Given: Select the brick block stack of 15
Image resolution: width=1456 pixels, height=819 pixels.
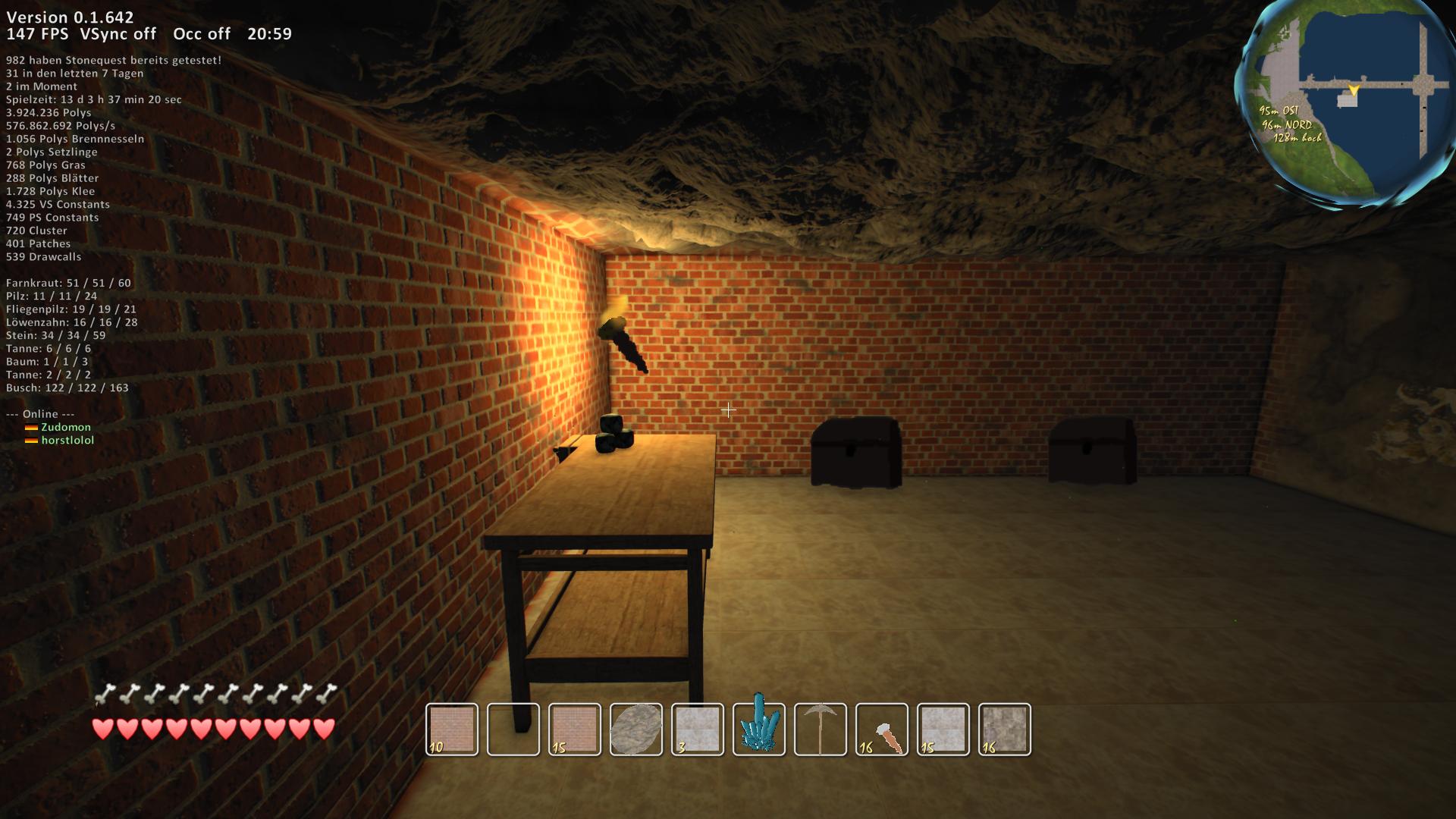Looking at the screenshot, I should [x=575, y=730].
